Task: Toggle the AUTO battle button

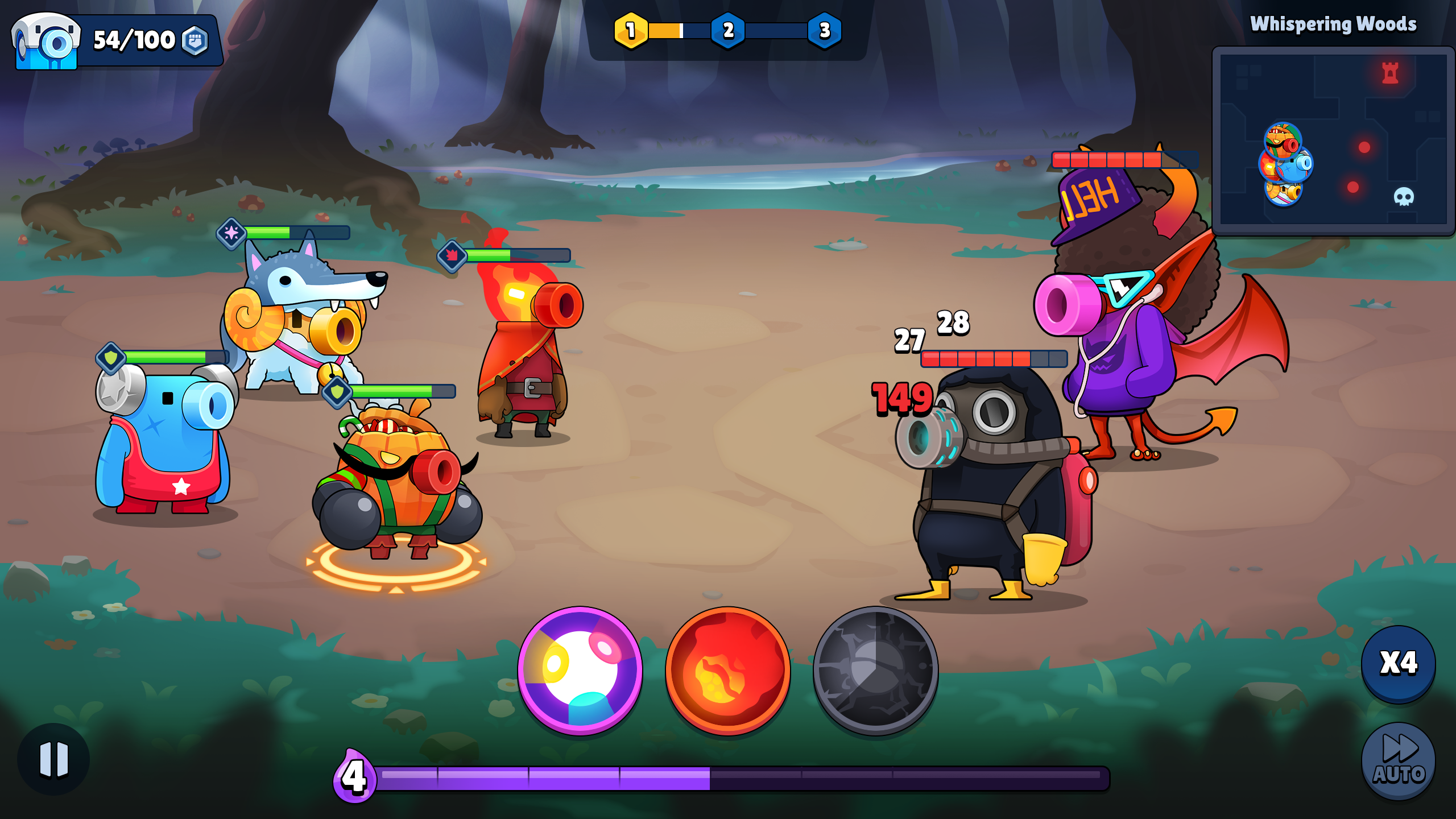Action: (x=1399, y=761)
